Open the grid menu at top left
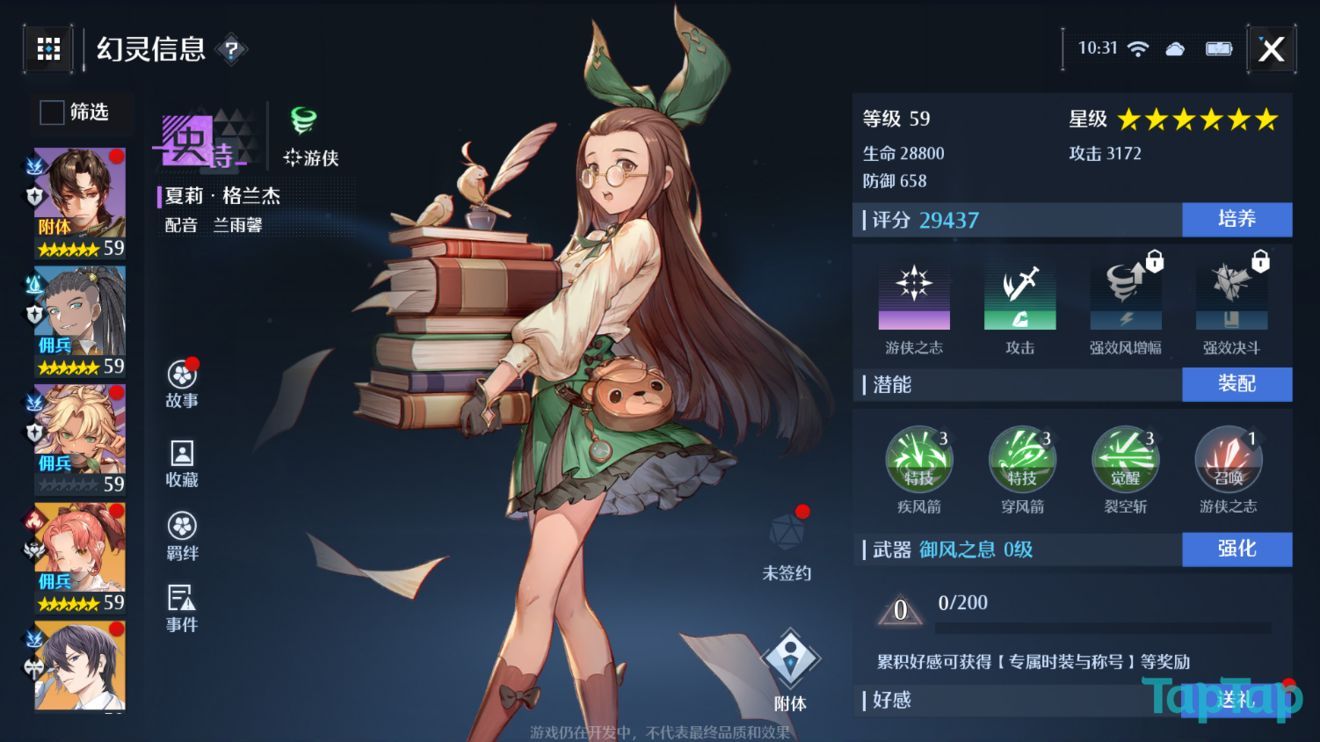Screen dimensions: 1320x742 47,49
